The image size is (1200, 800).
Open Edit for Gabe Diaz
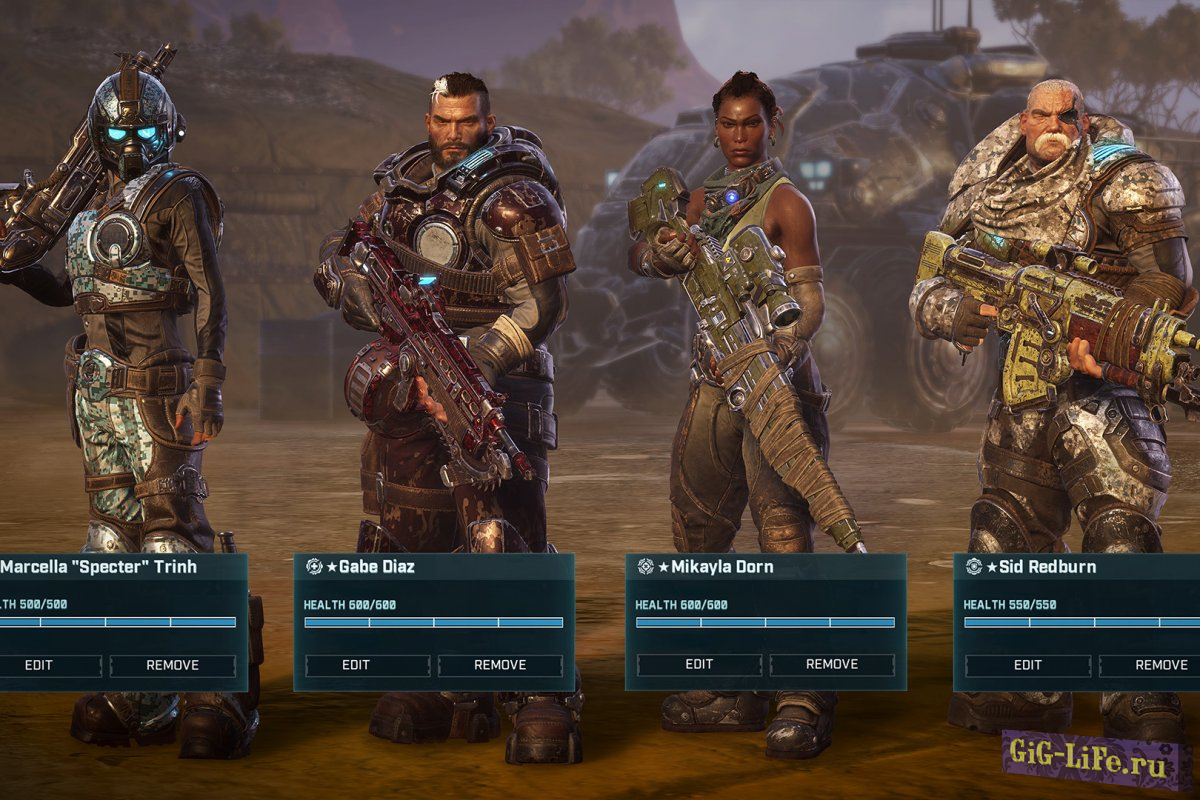356,665
